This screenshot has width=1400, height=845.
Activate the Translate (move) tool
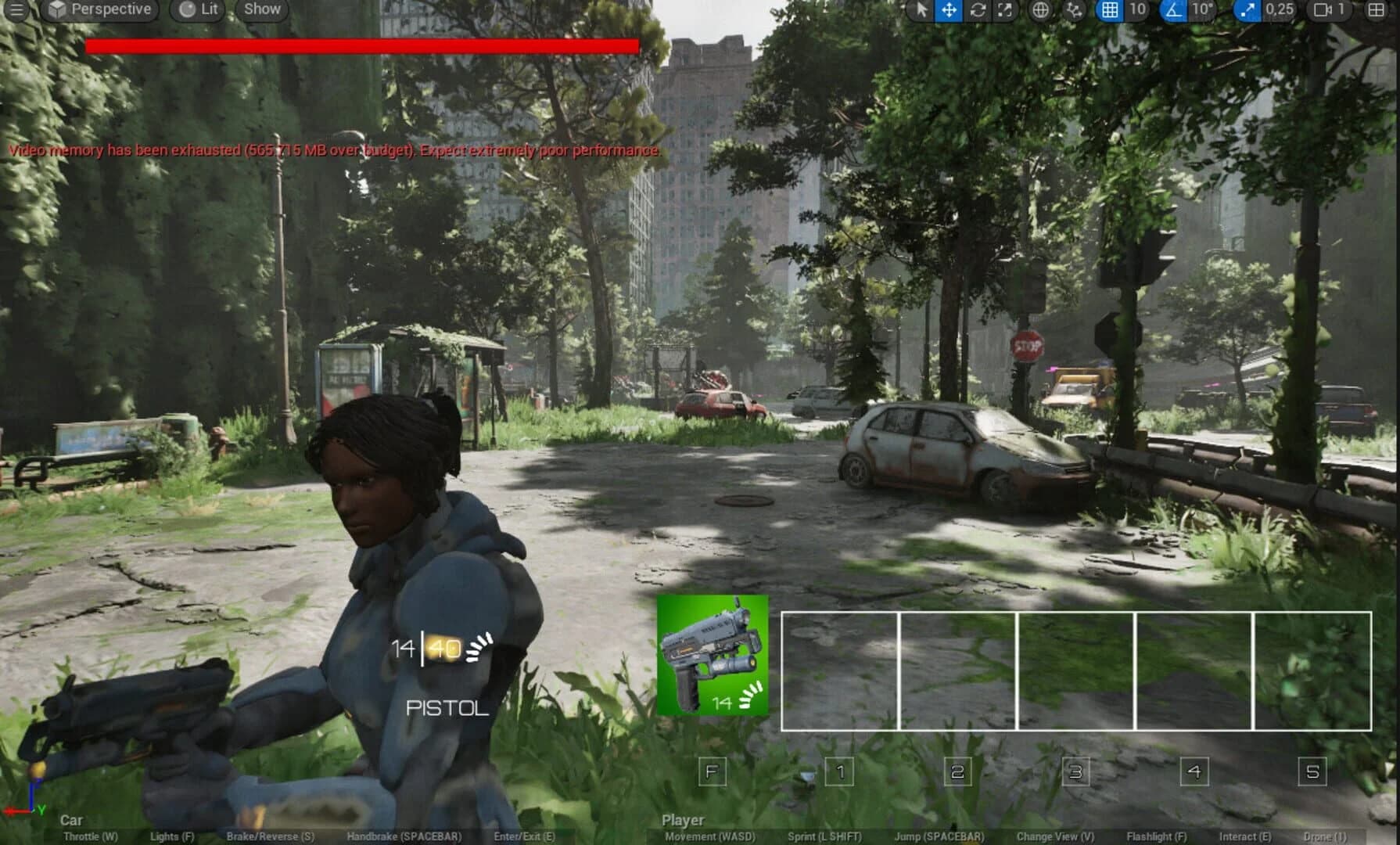point(947,11)
